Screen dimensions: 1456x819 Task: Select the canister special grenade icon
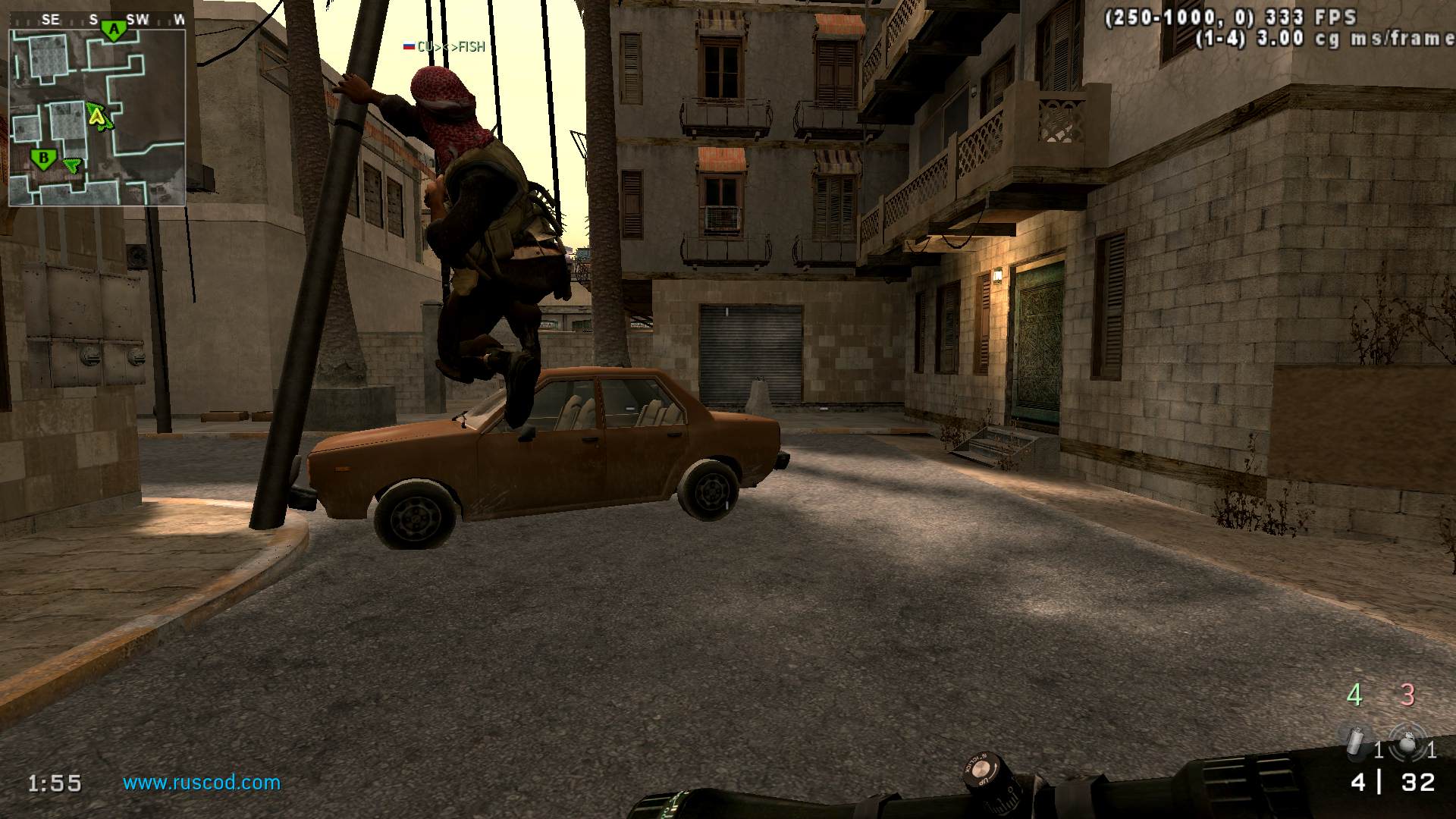pyautogui.click(x=1354, y=741)
